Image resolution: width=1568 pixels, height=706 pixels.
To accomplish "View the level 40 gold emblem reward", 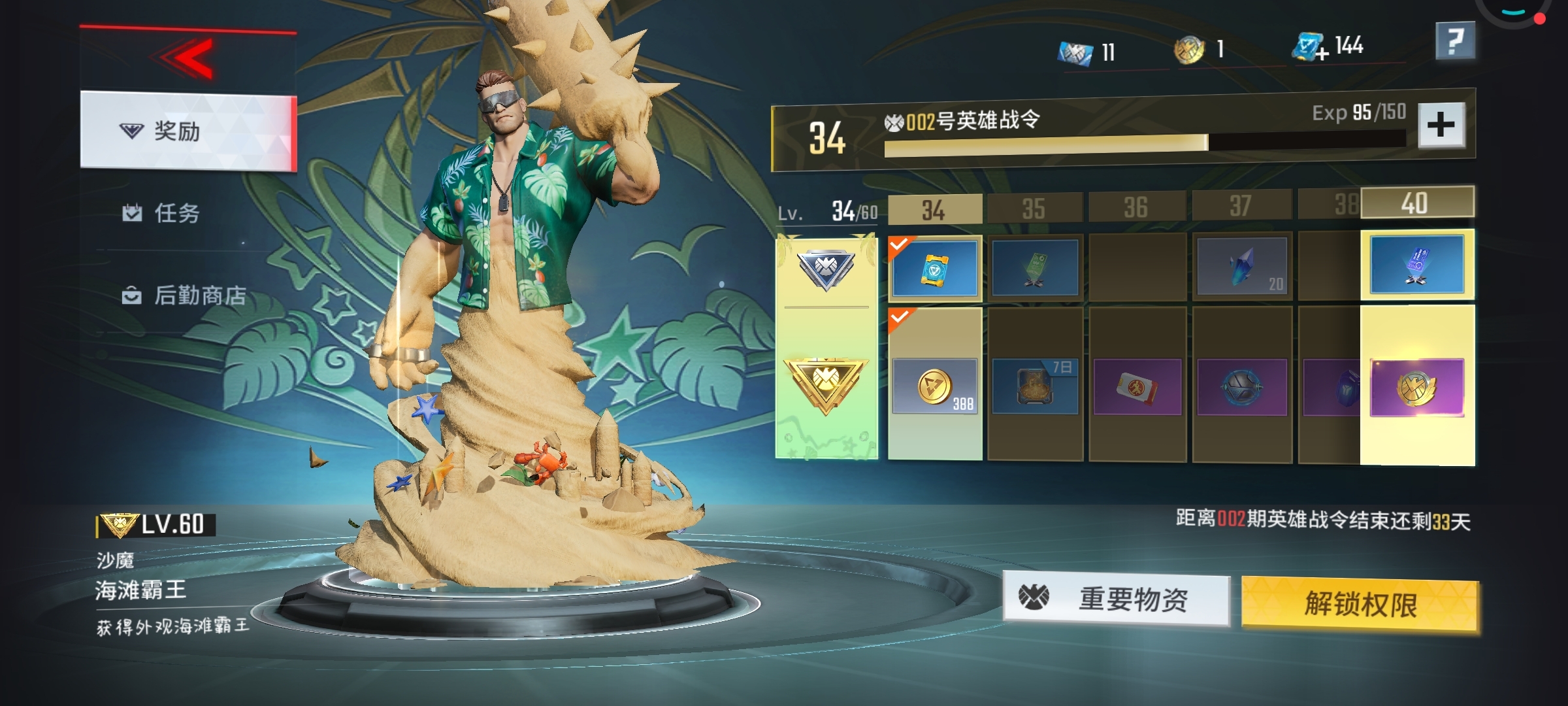I will point(1416,387).
